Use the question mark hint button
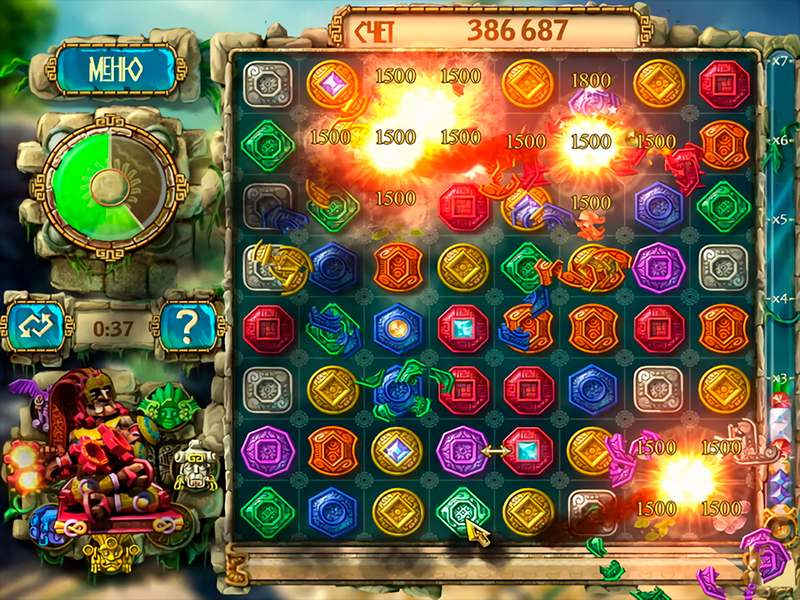This screenshot has height=600, width=800. [189, 326]
